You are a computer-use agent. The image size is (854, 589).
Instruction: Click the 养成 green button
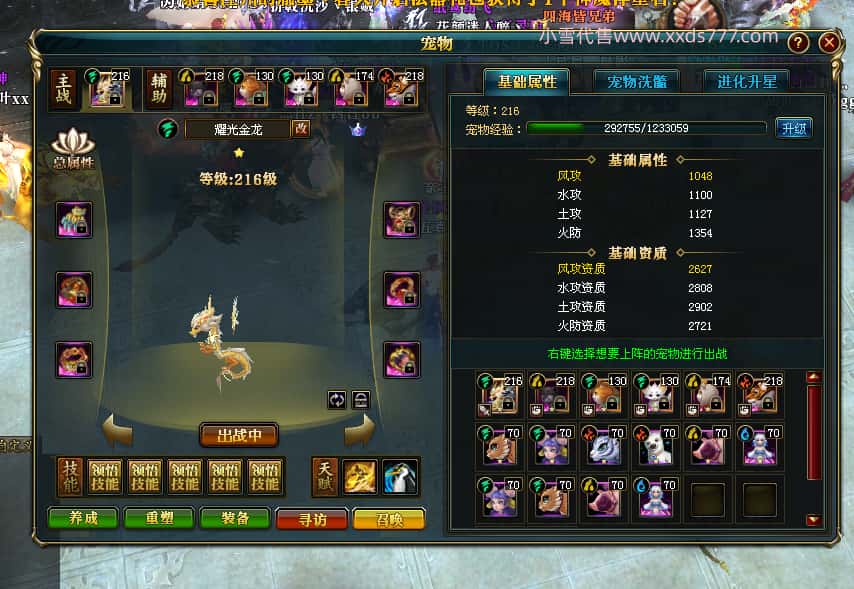pyautogui.click(x=83, y=519)
